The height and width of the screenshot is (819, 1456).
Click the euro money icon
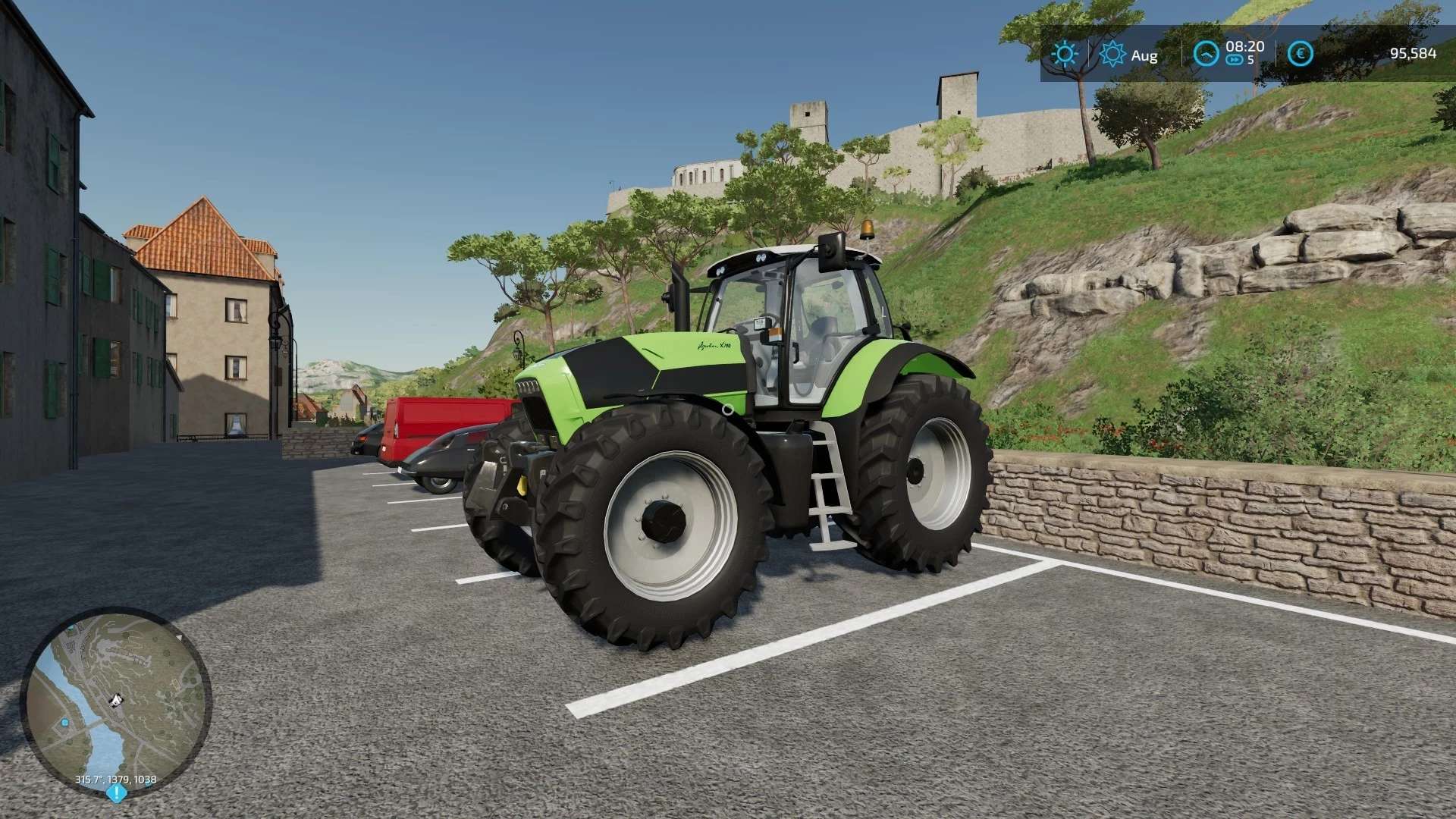click(x=1300, y=54)
